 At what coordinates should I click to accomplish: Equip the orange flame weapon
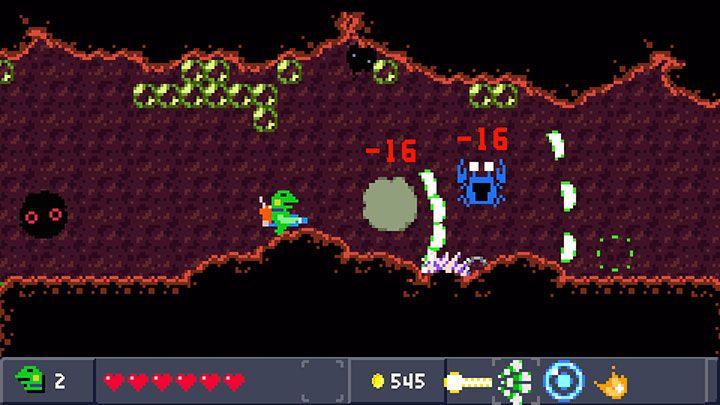pos(610,381)
